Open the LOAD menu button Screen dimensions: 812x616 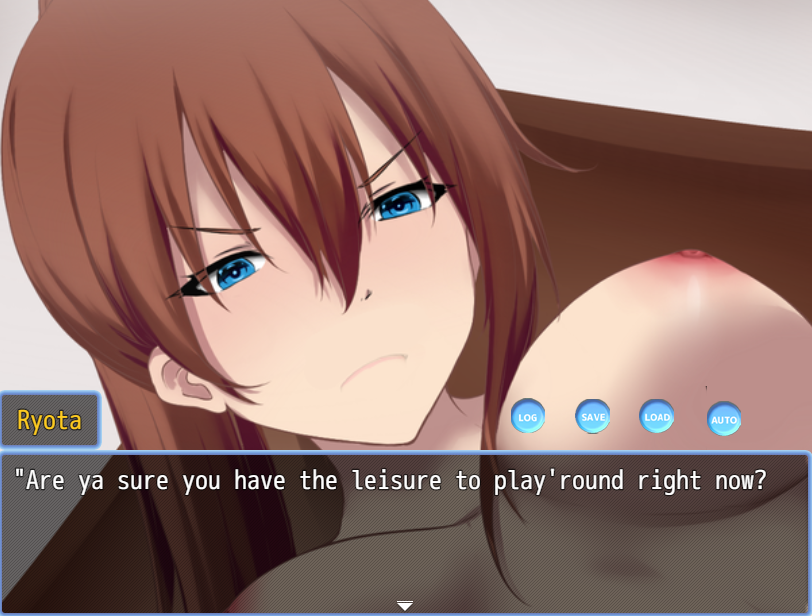(657, 416)
